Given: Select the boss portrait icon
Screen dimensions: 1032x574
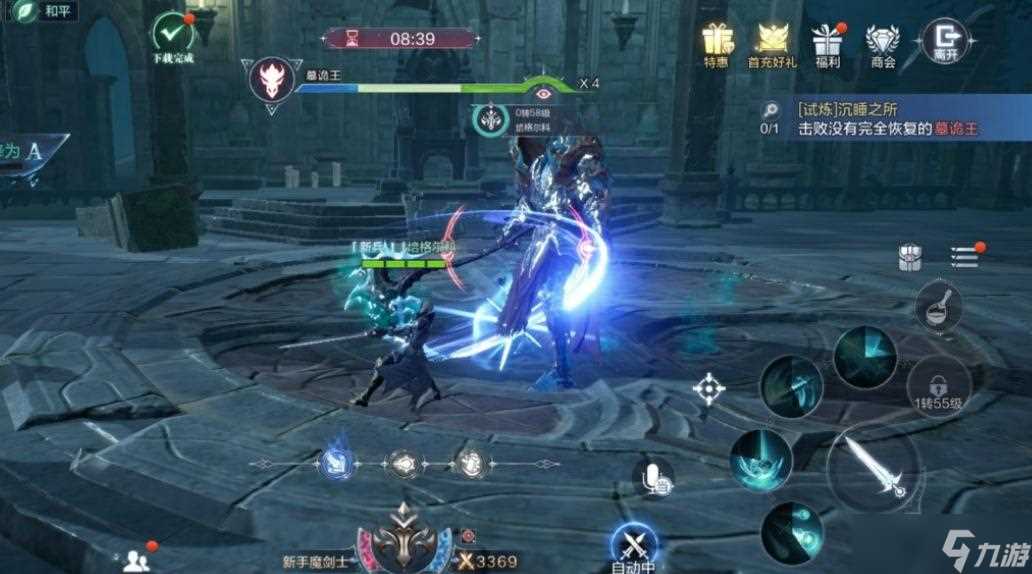Looking at the screenshot, I should click(271, 81).
